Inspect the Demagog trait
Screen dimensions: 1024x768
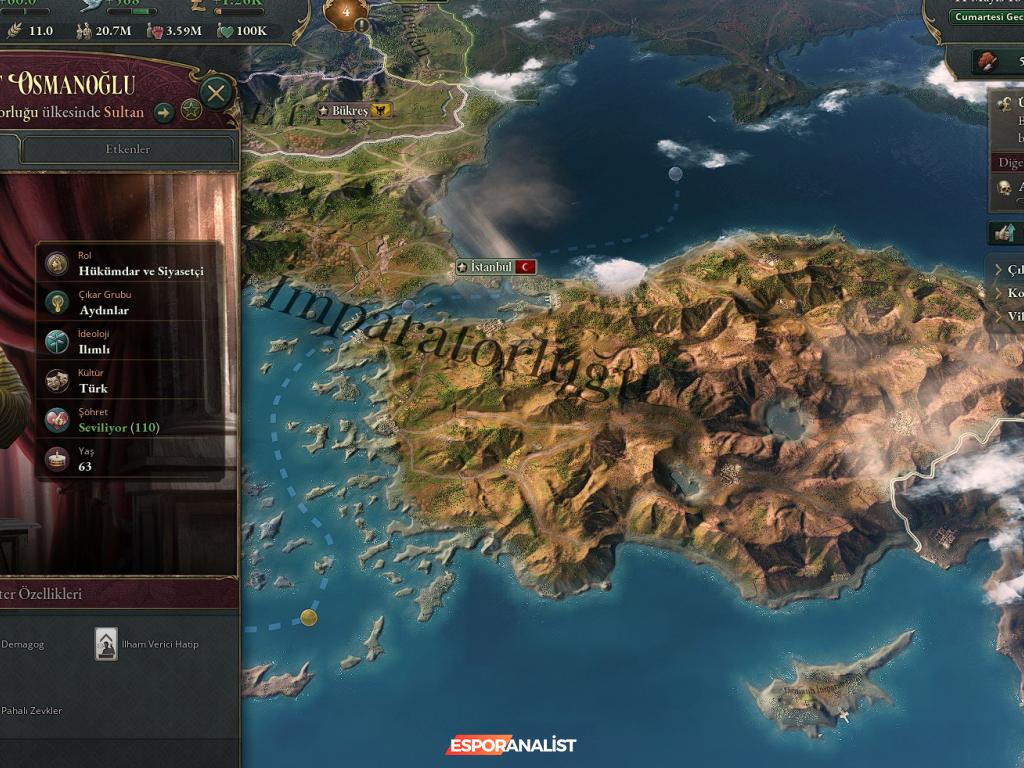pos(22,645)
